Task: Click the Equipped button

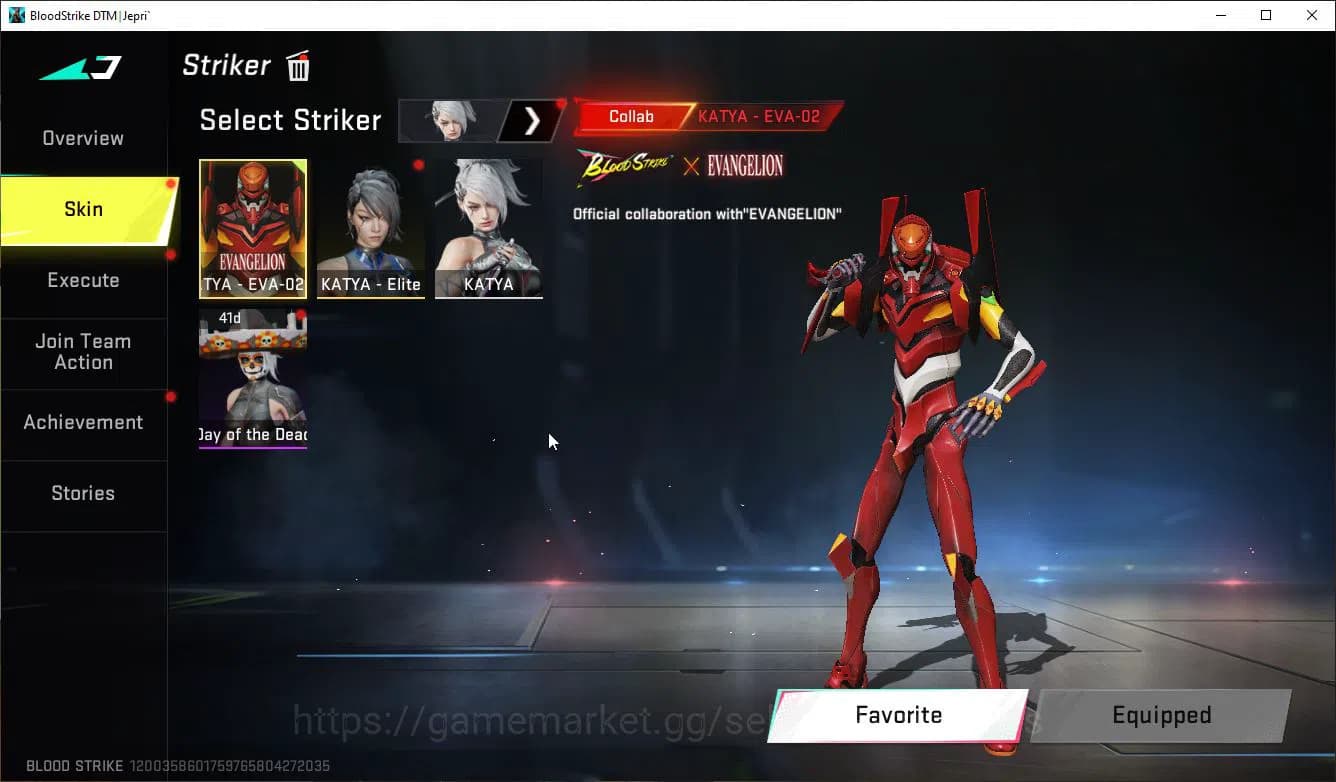Action: coord(1161,716)
